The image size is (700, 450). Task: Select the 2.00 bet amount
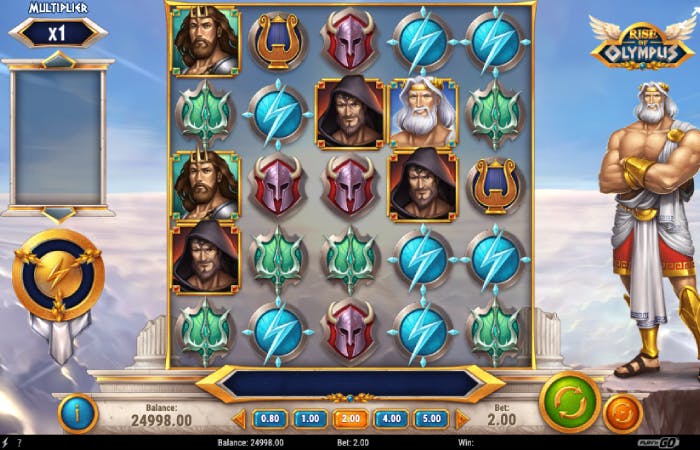pos(350,419)
